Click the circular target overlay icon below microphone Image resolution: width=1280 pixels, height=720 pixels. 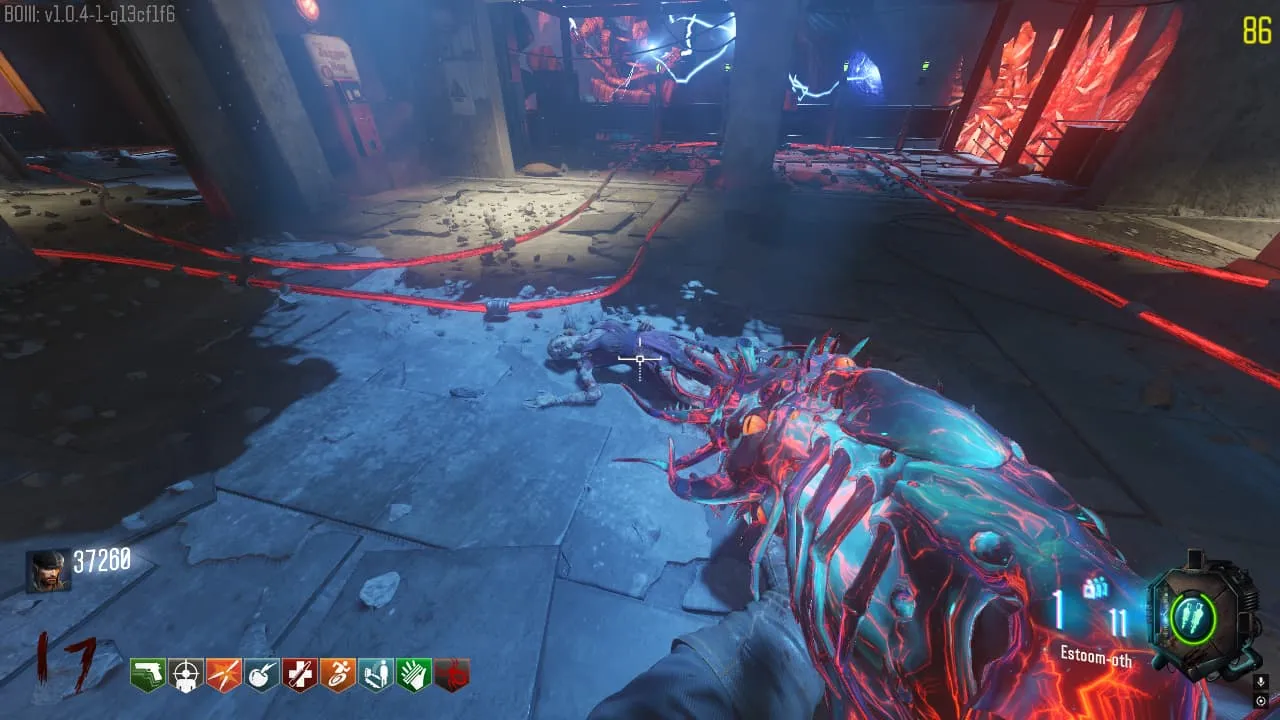pyautogui.click(x=1261, y=700)
